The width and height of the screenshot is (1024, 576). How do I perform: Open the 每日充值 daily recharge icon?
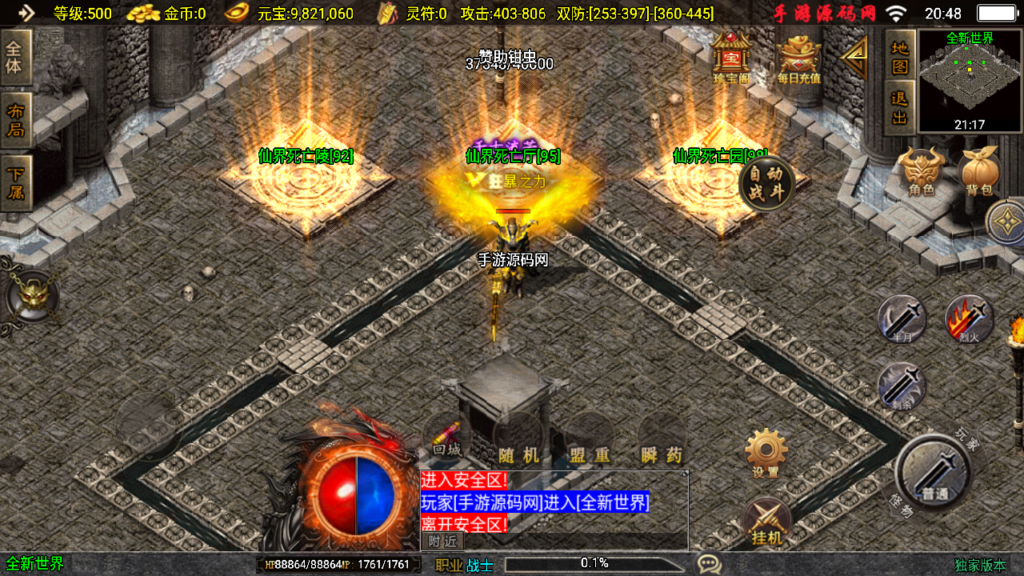pos(800,58)
